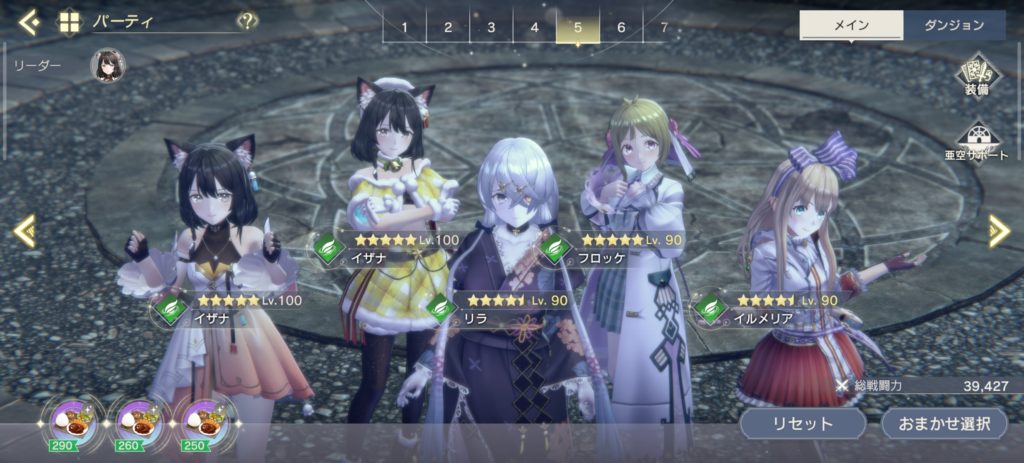Switch to party slot 2

448,27
